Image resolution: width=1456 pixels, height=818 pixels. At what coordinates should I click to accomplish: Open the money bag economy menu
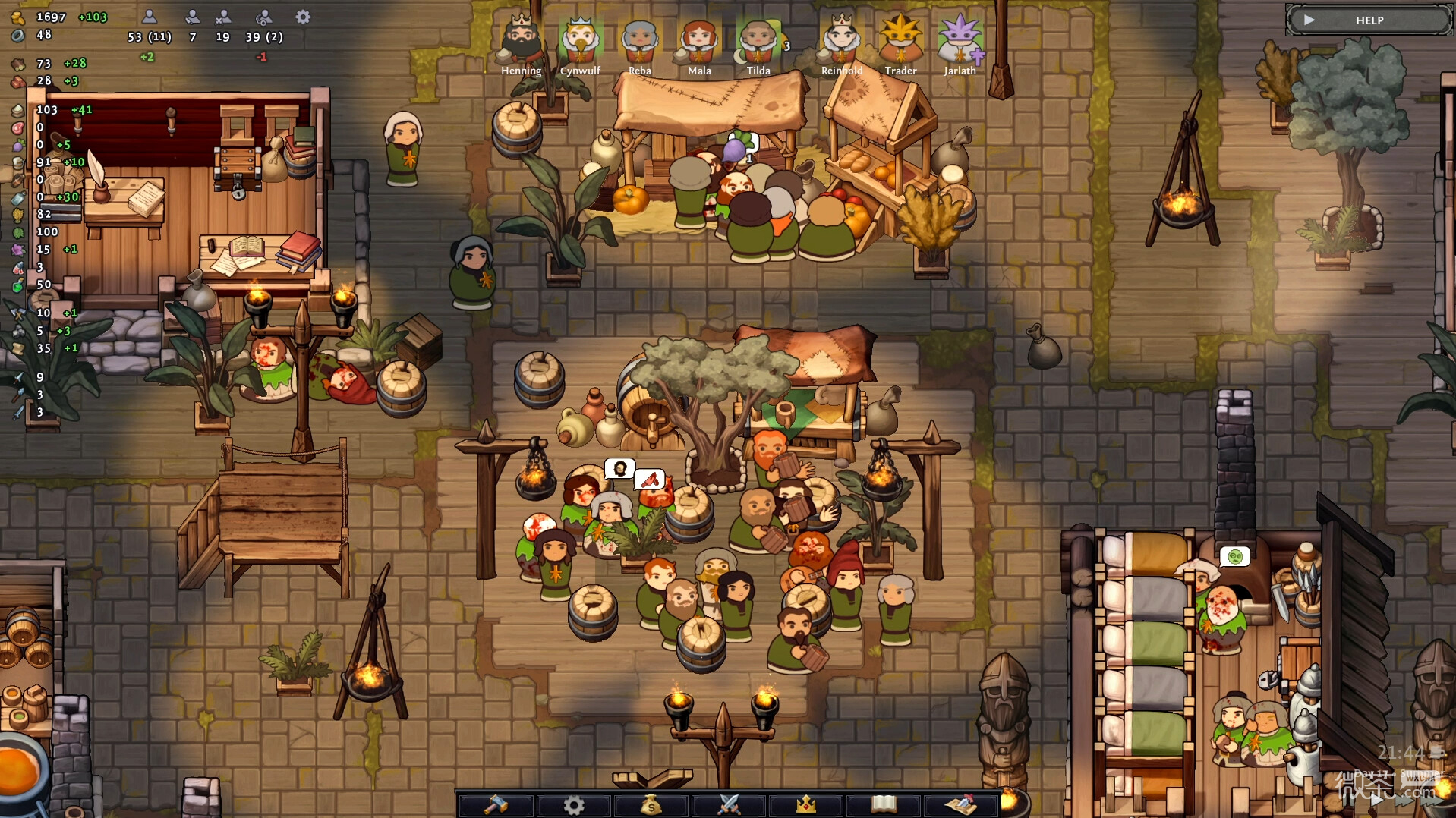(x=651, y=804)
